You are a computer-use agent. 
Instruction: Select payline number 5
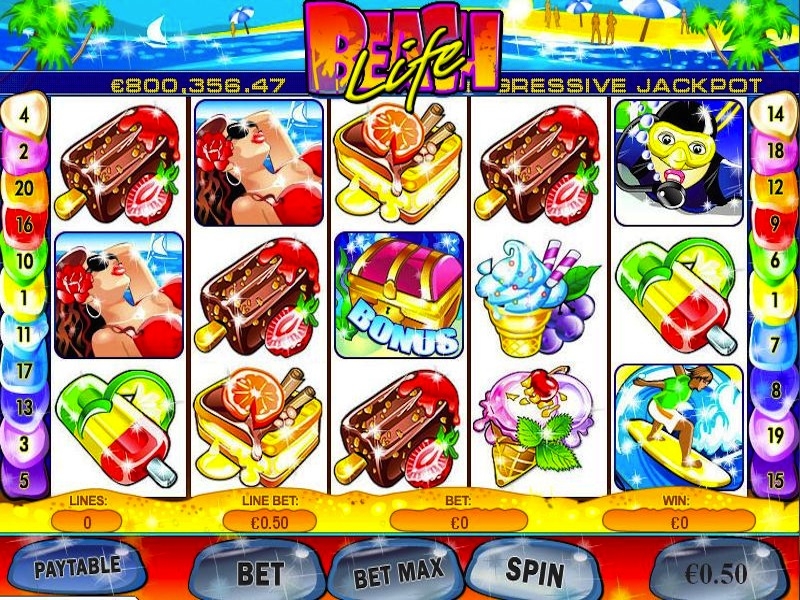[x=24, y=478]
